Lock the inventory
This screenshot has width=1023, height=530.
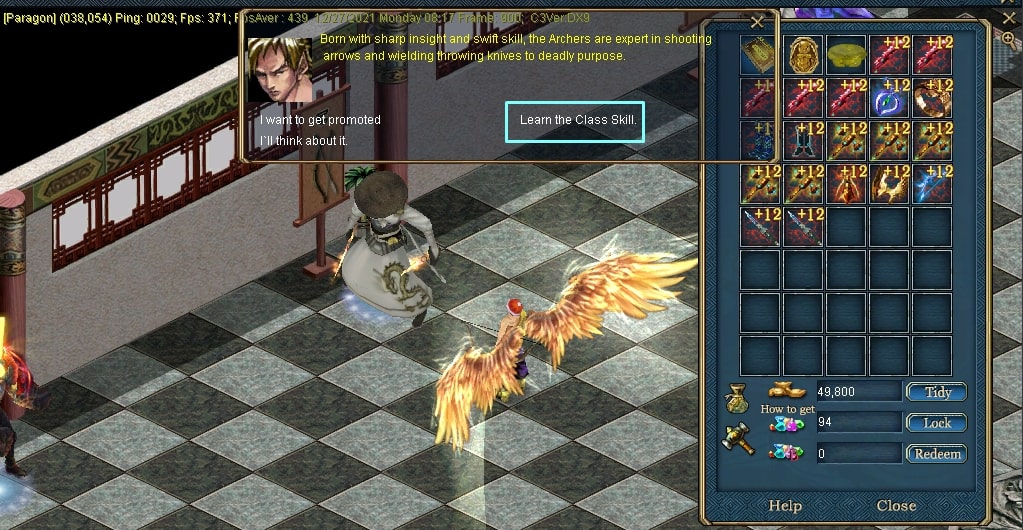pos(936,423)
